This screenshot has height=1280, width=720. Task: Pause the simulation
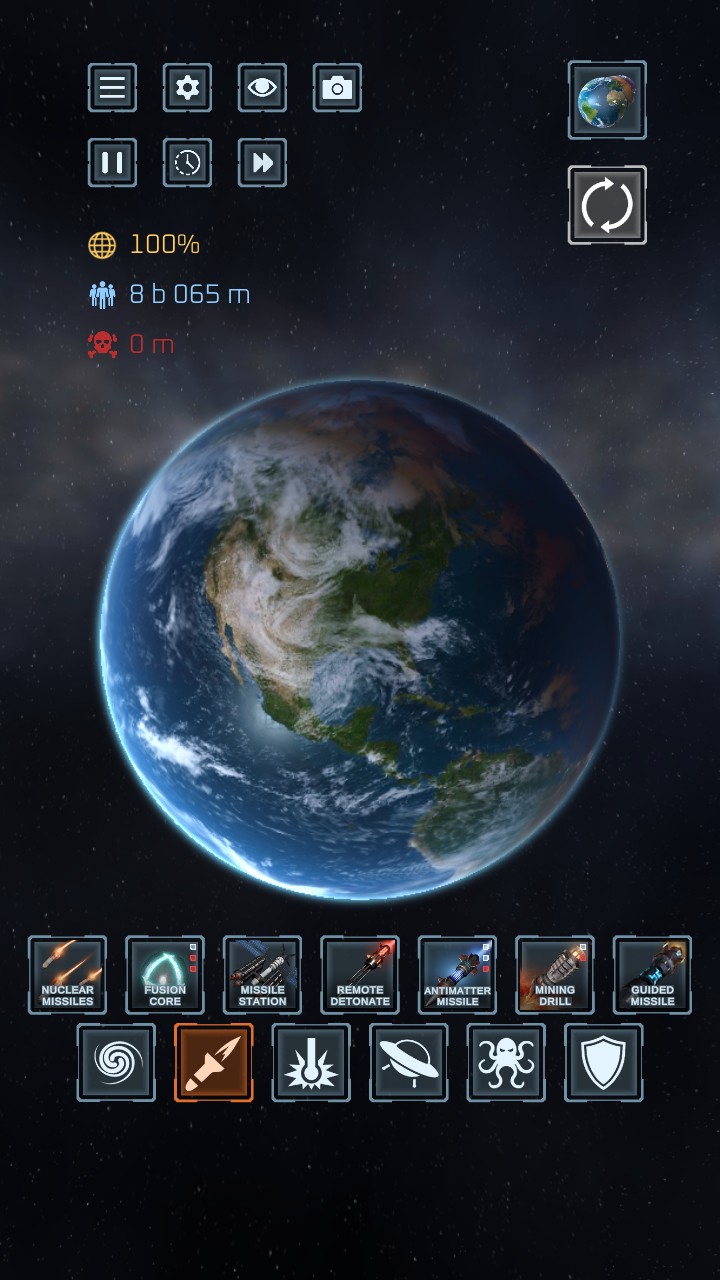pyautogui.click(x=112, y=163)
